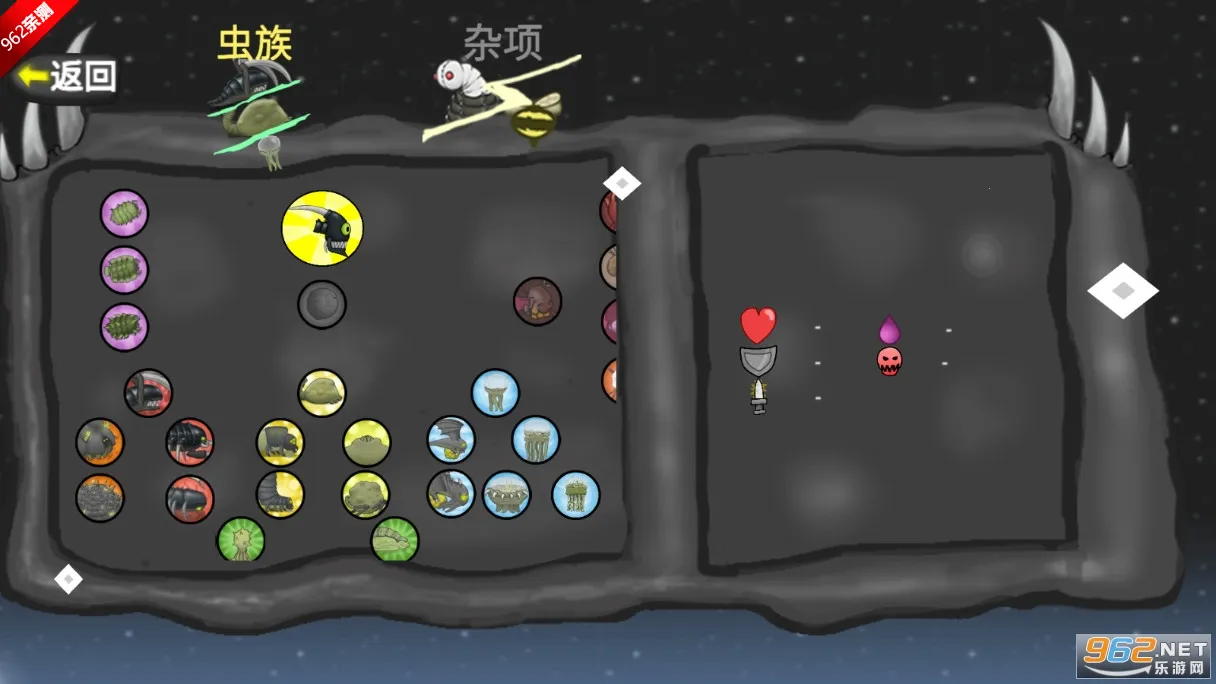Select the large yellow horned bug head
1216x684 pixels.
pyautogui.click(x=322, y=229)
